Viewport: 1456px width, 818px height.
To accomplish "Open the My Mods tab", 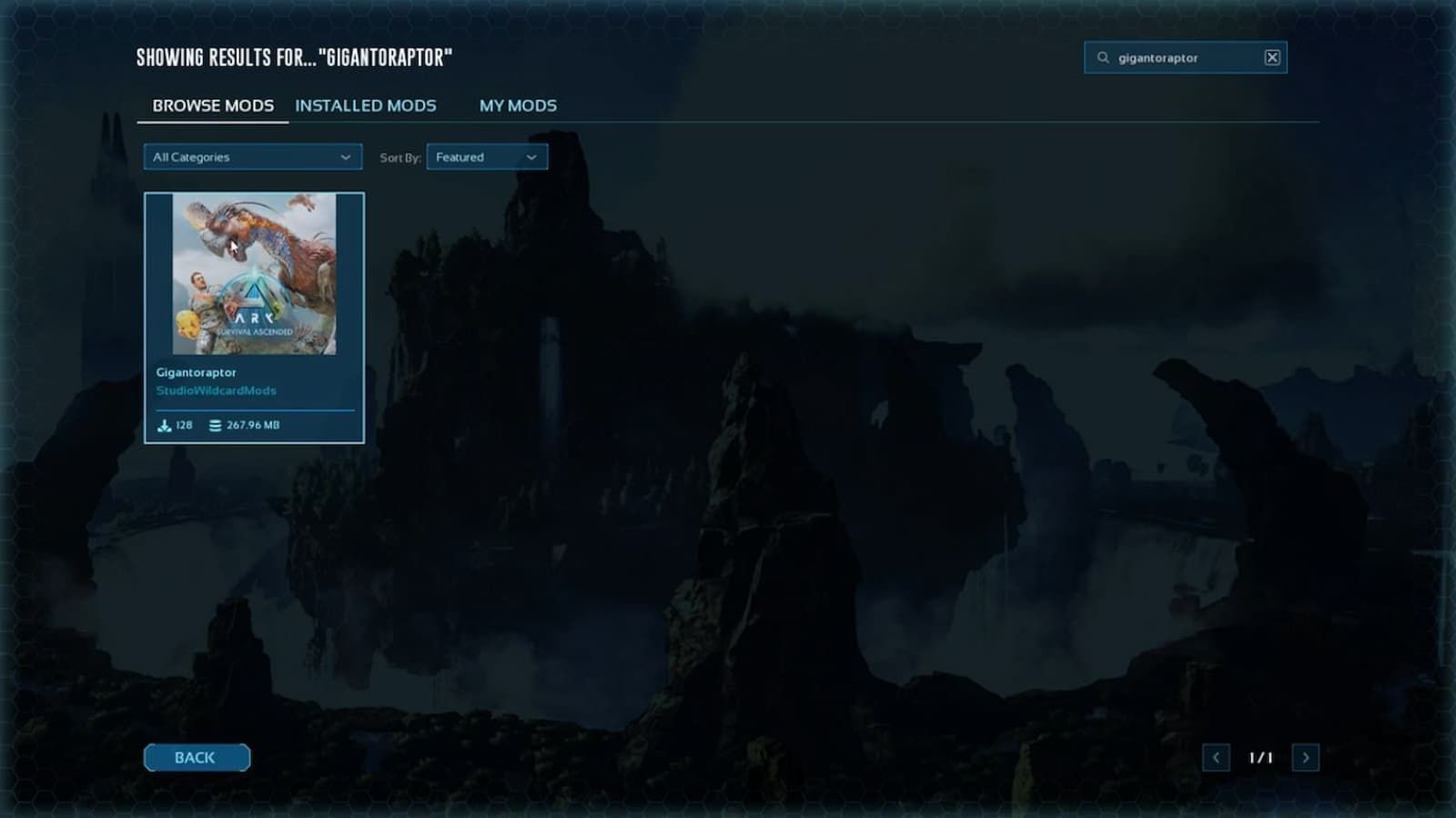I will coord(518,106).
